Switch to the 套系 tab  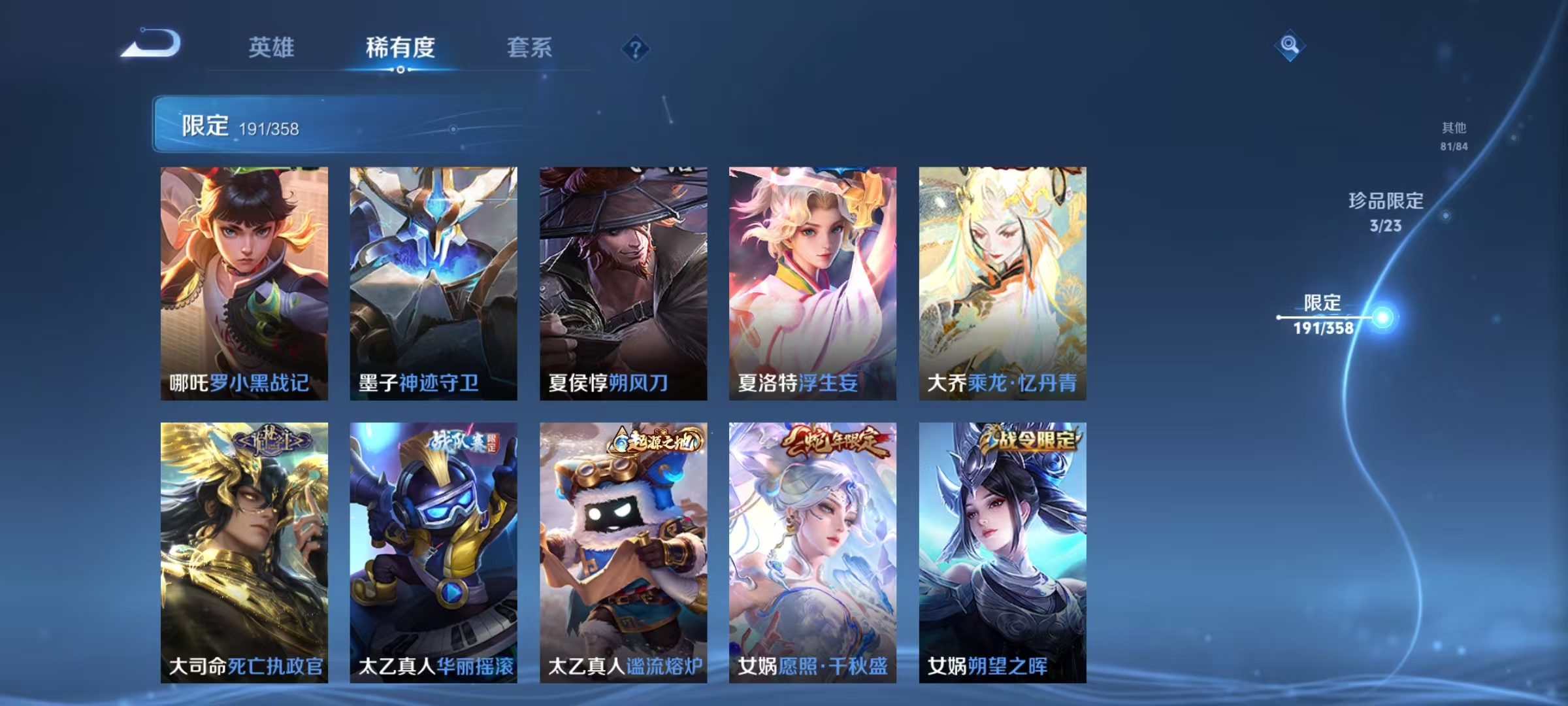point(529,46)
